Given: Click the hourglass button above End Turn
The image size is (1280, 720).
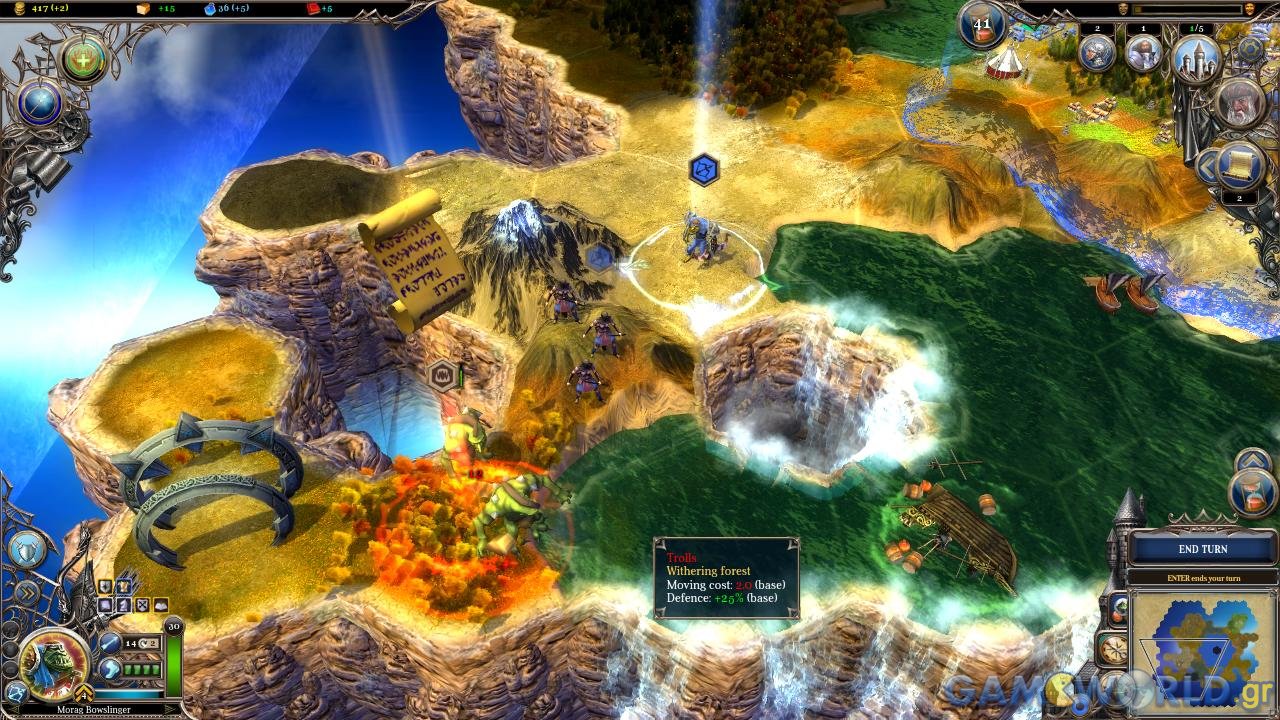Looking at the screenshot, I should click(x=1251, y=493).
